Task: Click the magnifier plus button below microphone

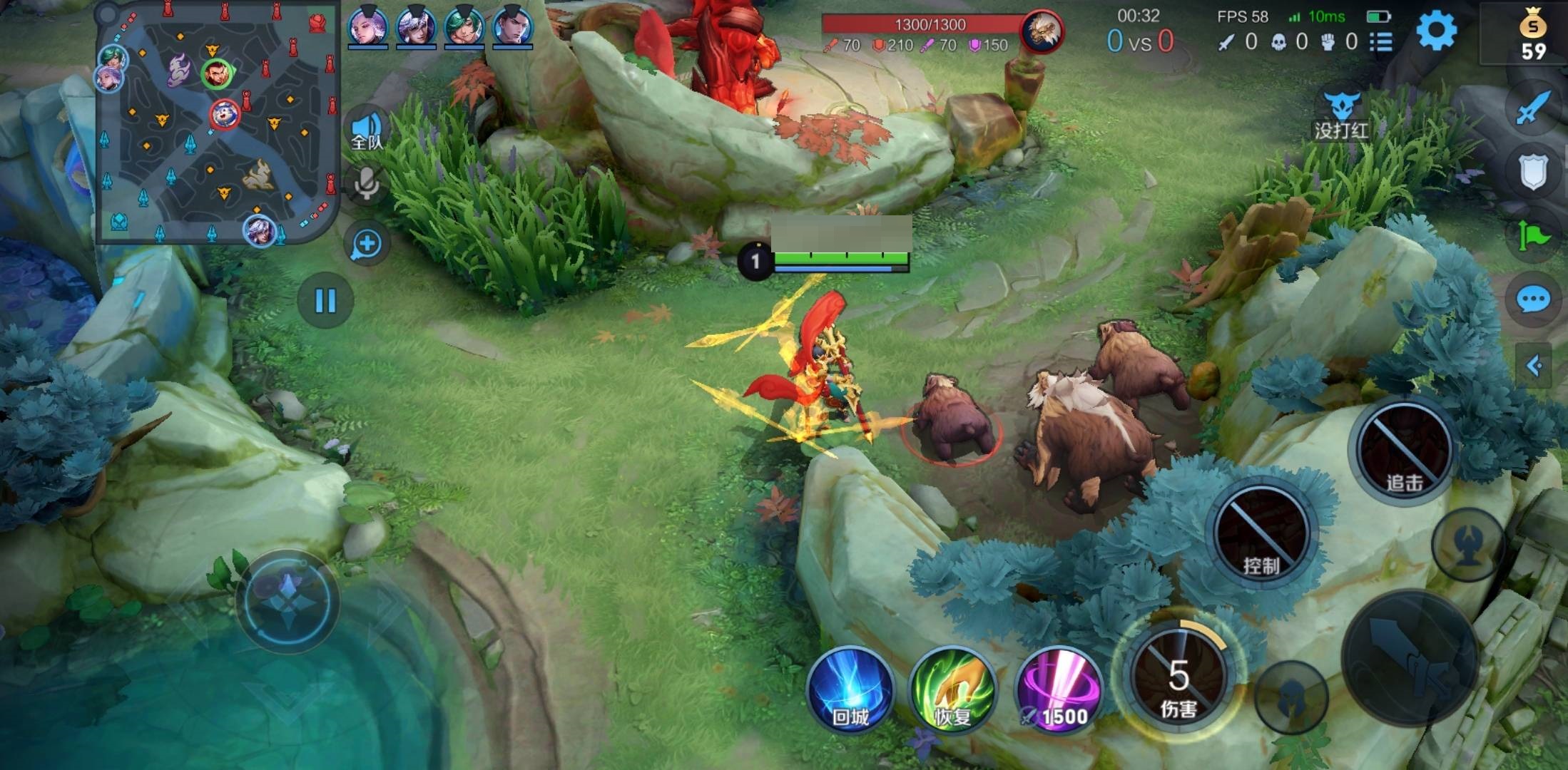Action: click(x=367, y=244)
